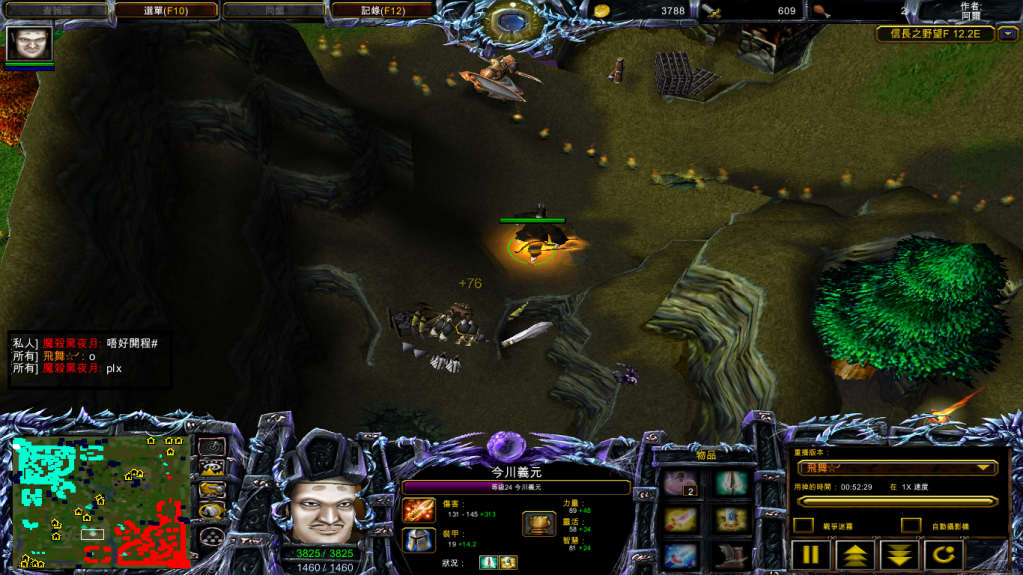Toggle the 自動攝影機 auto camera checkbox
1023x575 pixels.
[x=910, y=525]
